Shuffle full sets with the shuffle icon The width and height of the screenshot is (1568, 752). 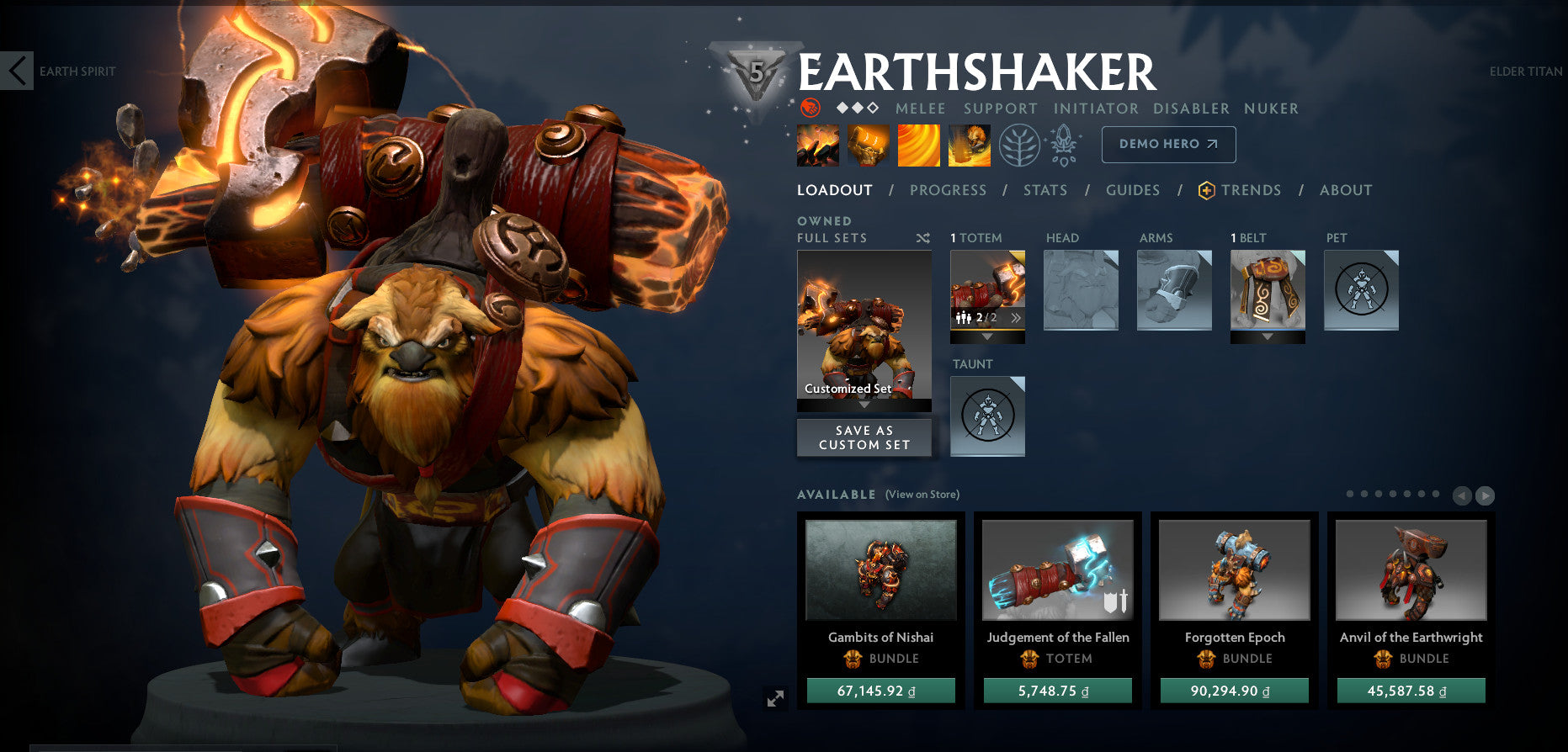pos(922,238)
